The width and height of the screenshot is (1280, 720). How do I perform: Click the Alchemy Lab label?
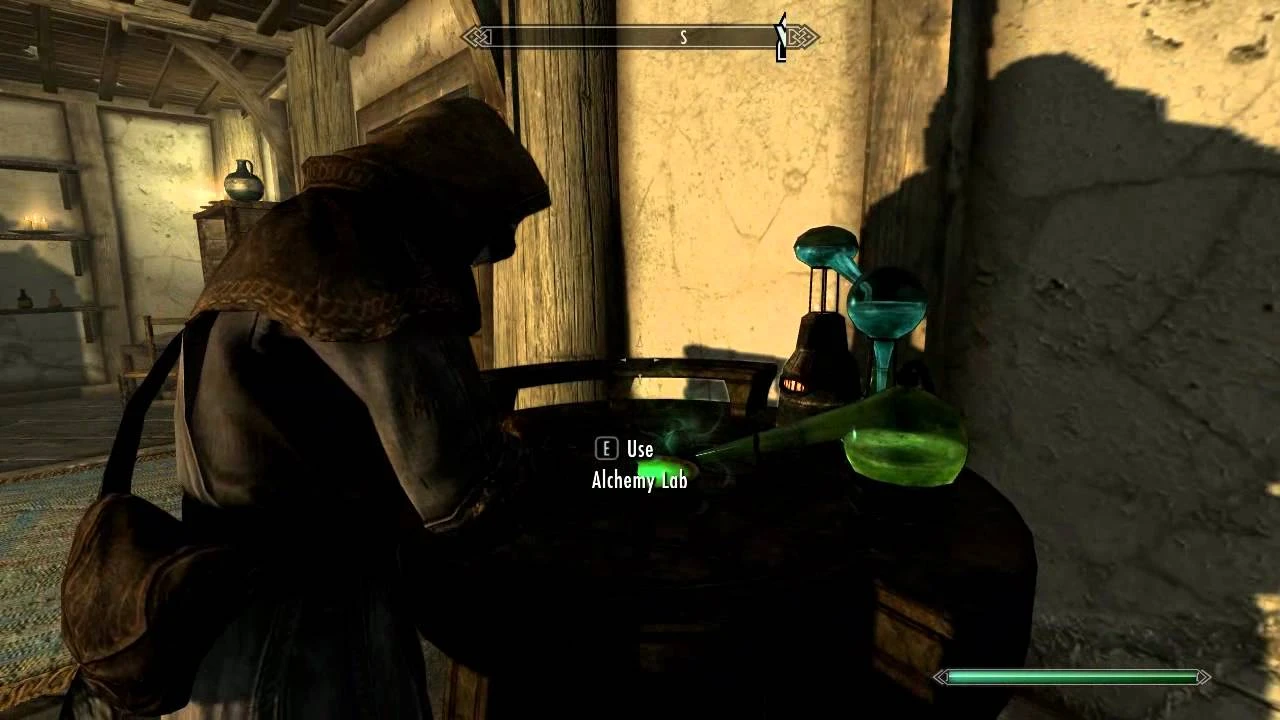(638, 480)
